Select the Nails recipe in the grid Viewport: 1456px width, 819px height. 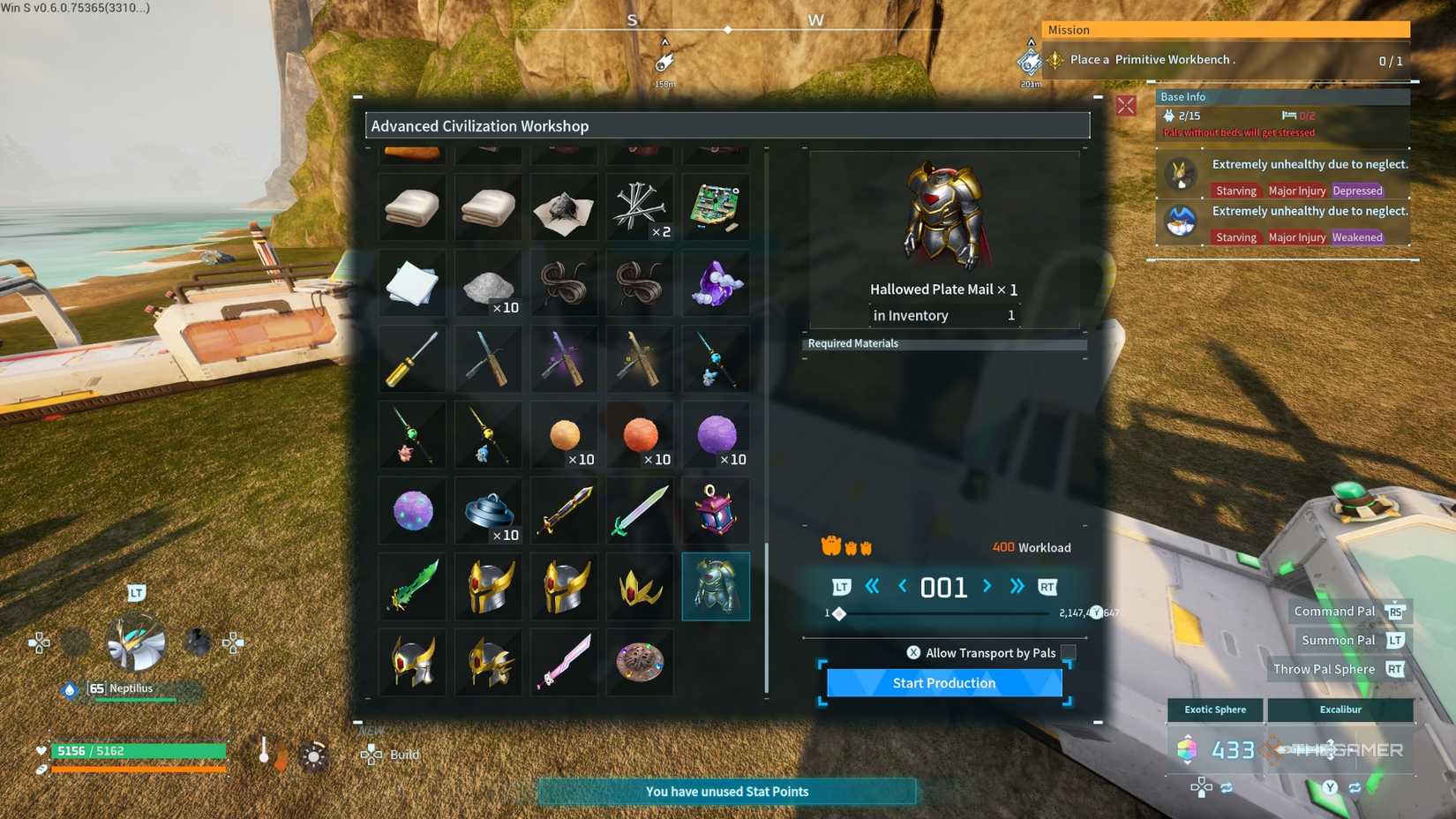pyautogui.click(x=640, y=207)
